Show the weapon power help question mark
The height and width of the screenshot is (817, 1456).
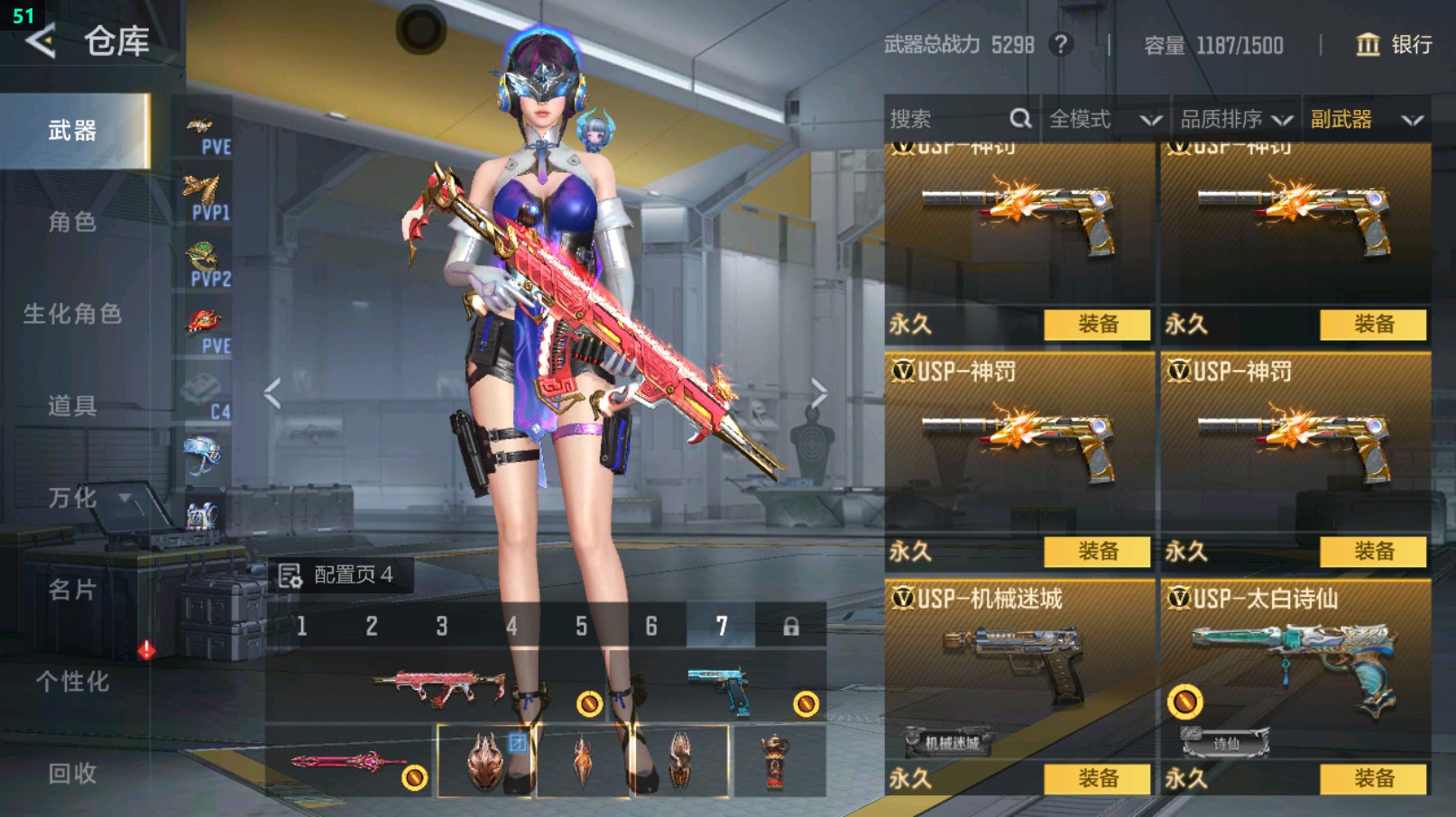tap(1062, 44)
